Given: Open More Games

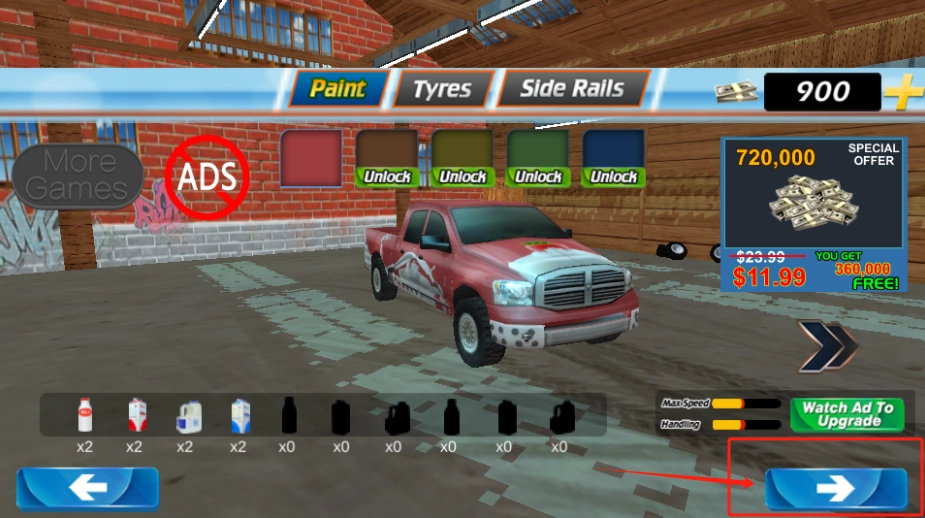Looking at the screenshot, I should coord(78,176).
